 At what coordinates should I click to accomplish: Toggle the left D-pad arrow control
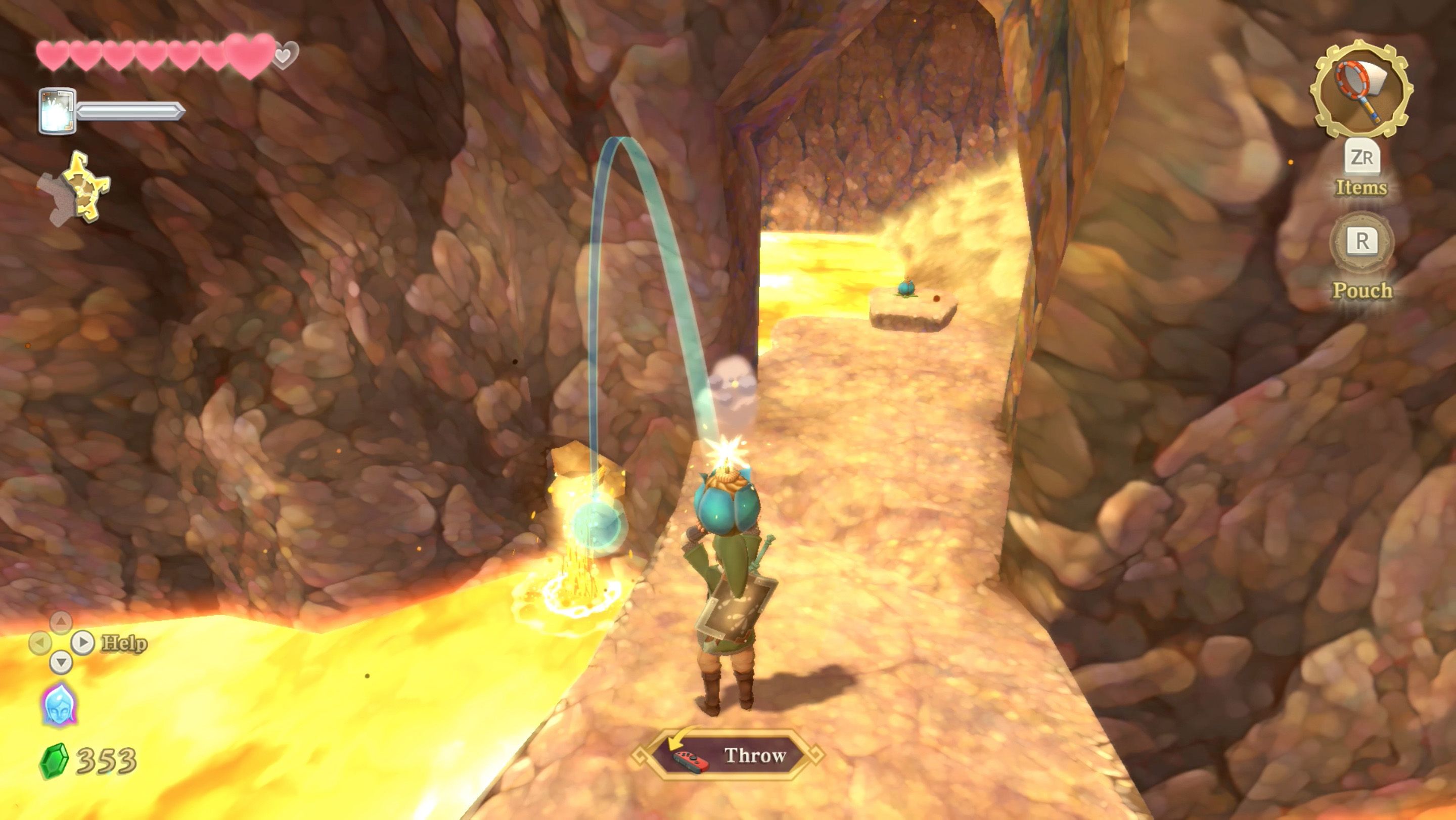tap(40, 643)
